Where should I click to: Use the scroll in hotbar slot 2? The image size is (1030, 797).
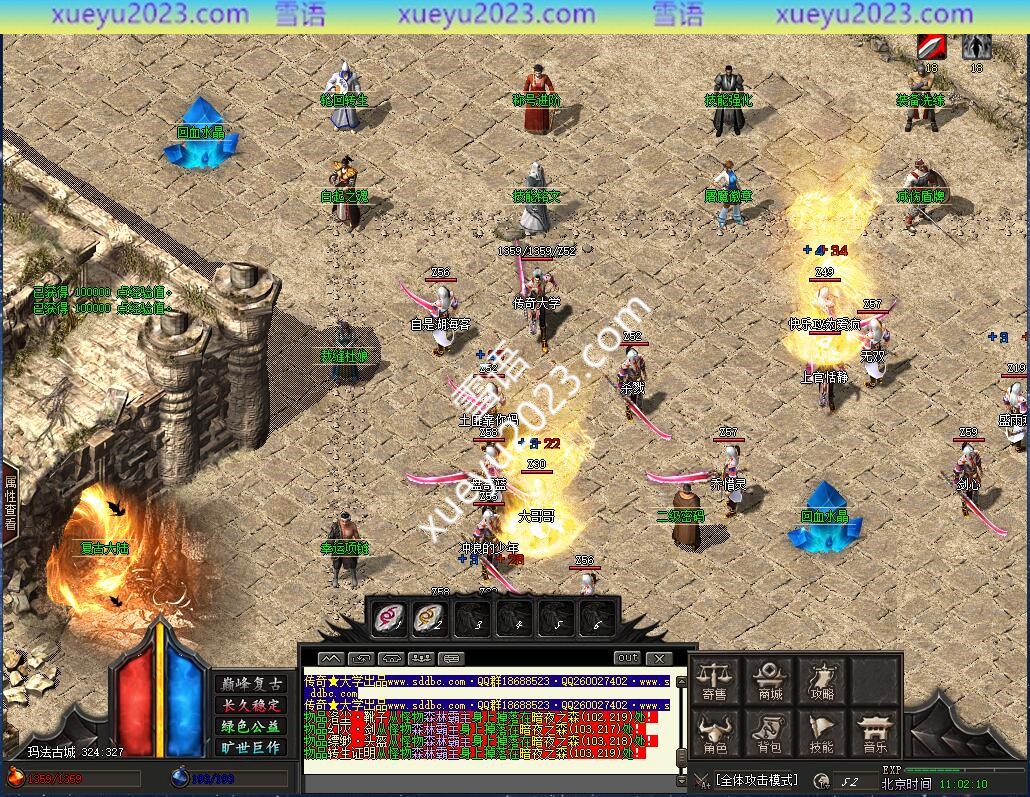(430, 619)
